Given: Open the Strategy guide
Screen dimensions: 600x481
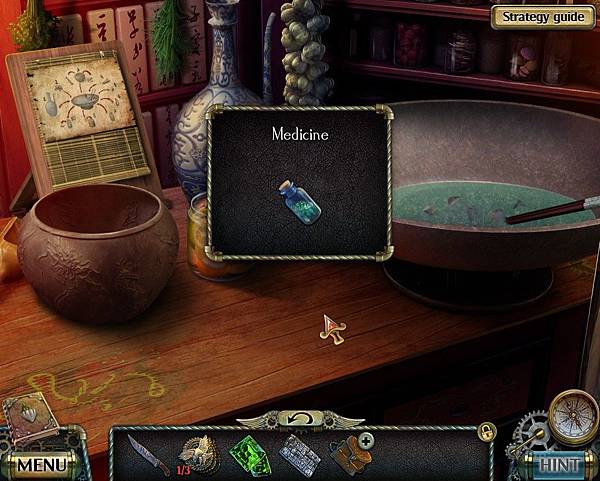Looking at the screenshot, I should tap(541, 17).
